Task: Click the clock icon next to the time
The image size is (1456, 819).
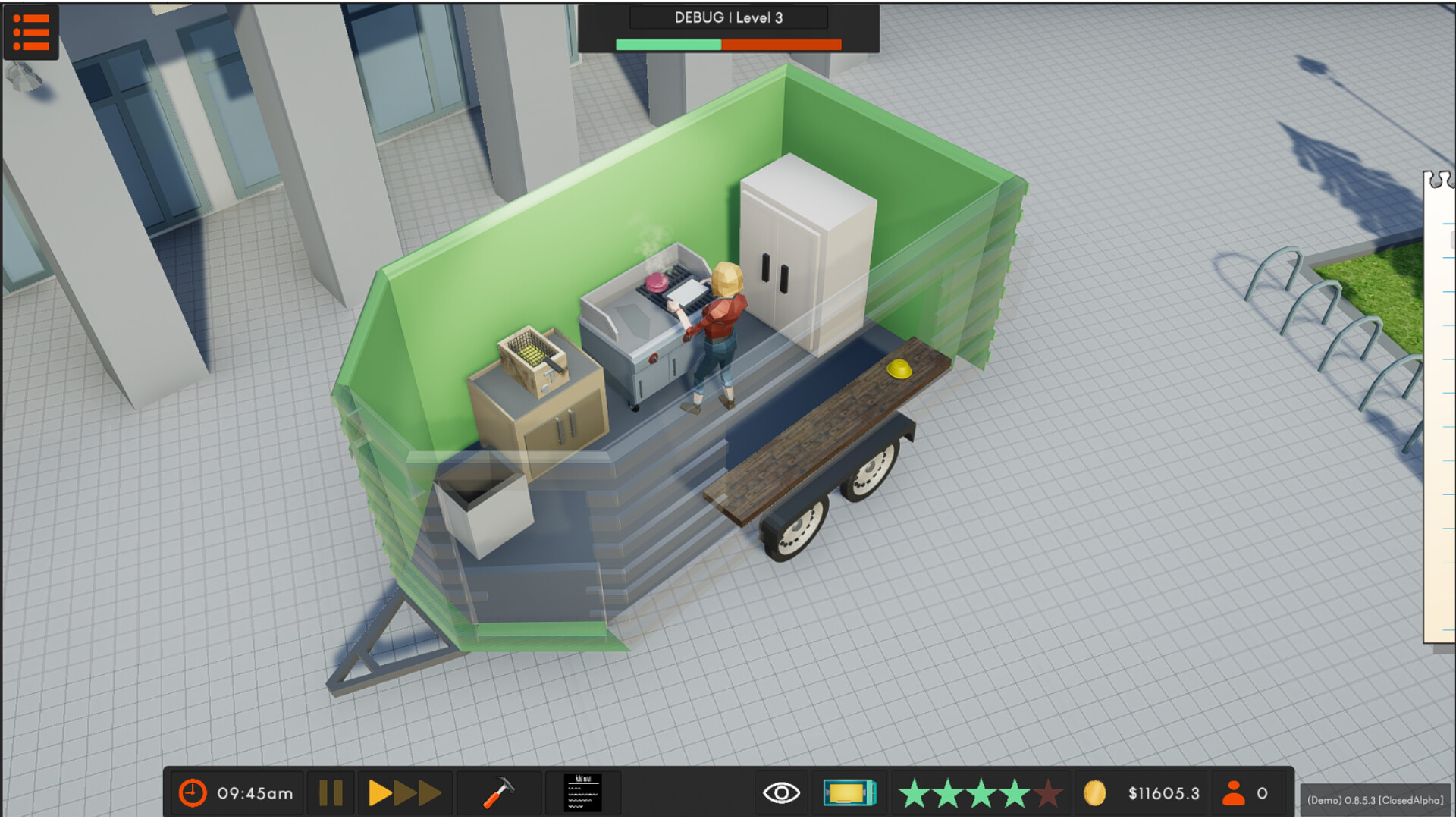Action: pos(193,792)
